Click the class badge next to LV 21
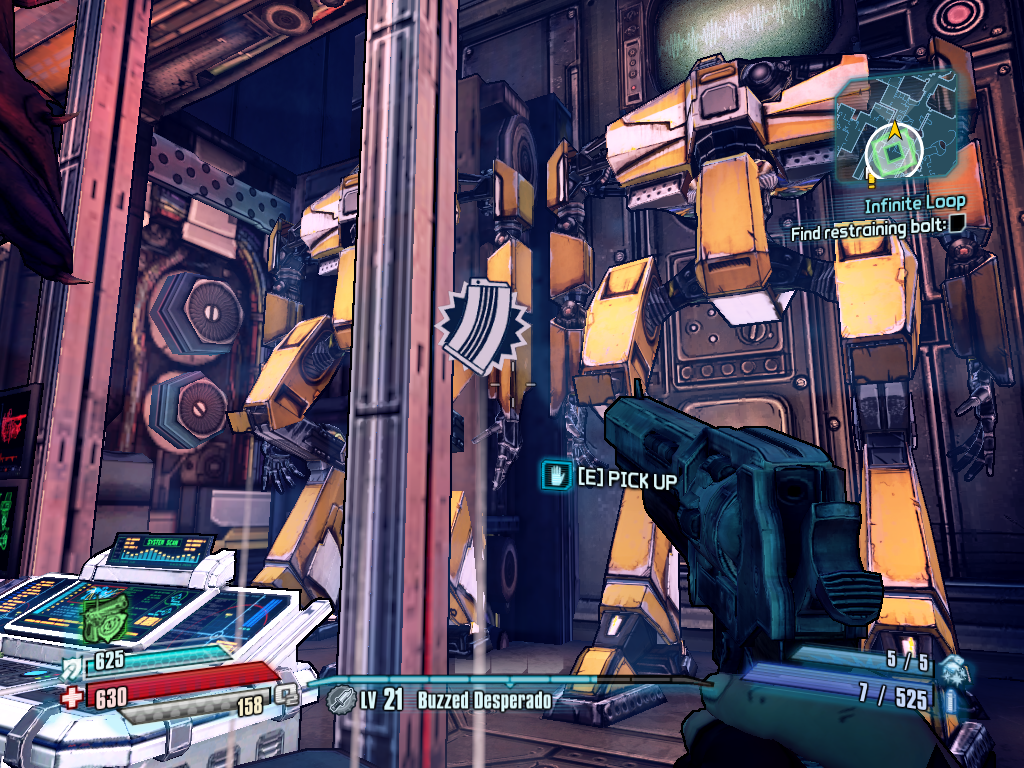Screen dimensions: 1024x768 342,699
